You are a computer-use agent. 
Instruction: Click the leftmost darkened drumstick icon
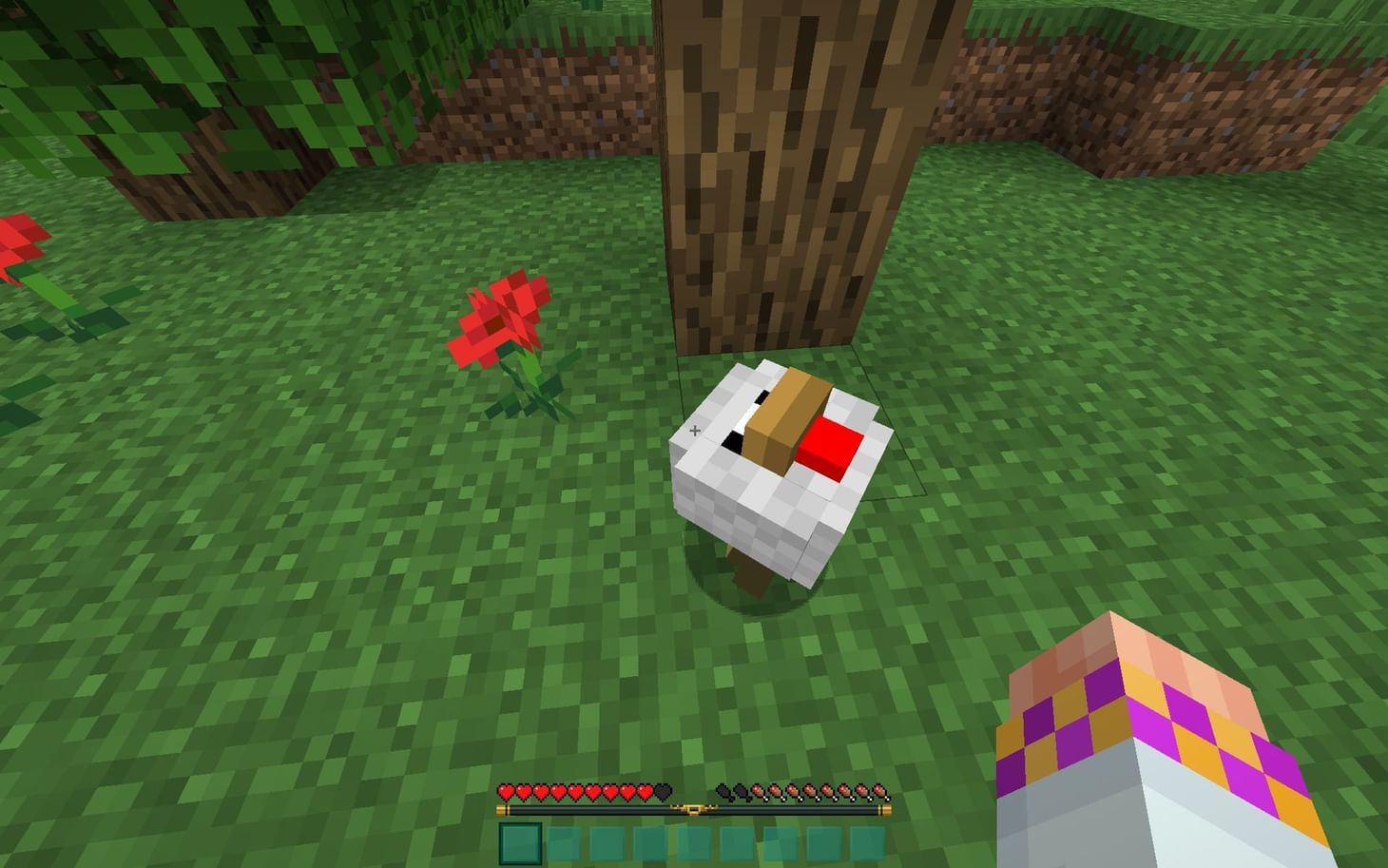pyautogui.click(x=724, y=791)
